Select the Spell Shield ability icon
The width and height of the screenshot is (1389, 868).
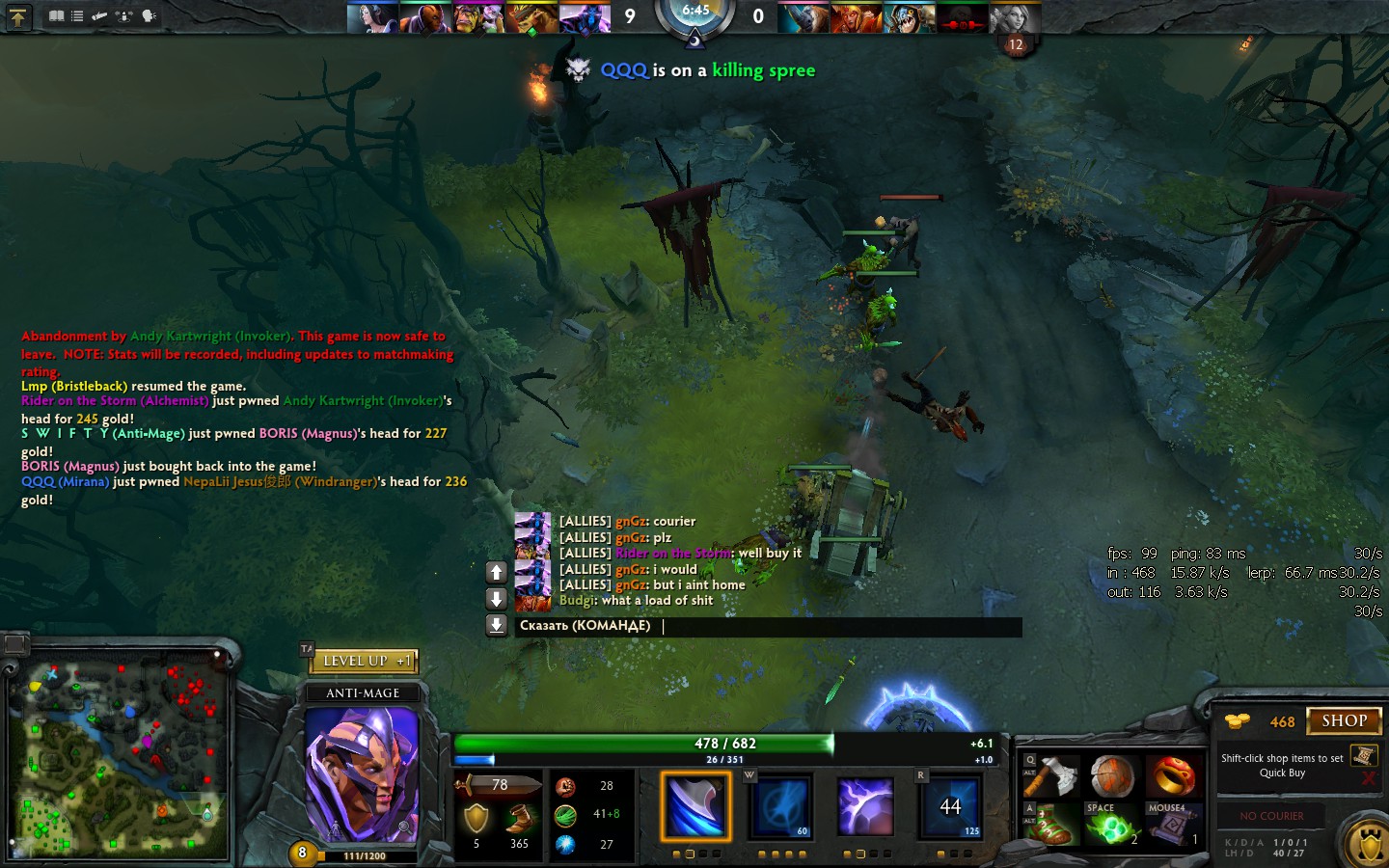865,805
